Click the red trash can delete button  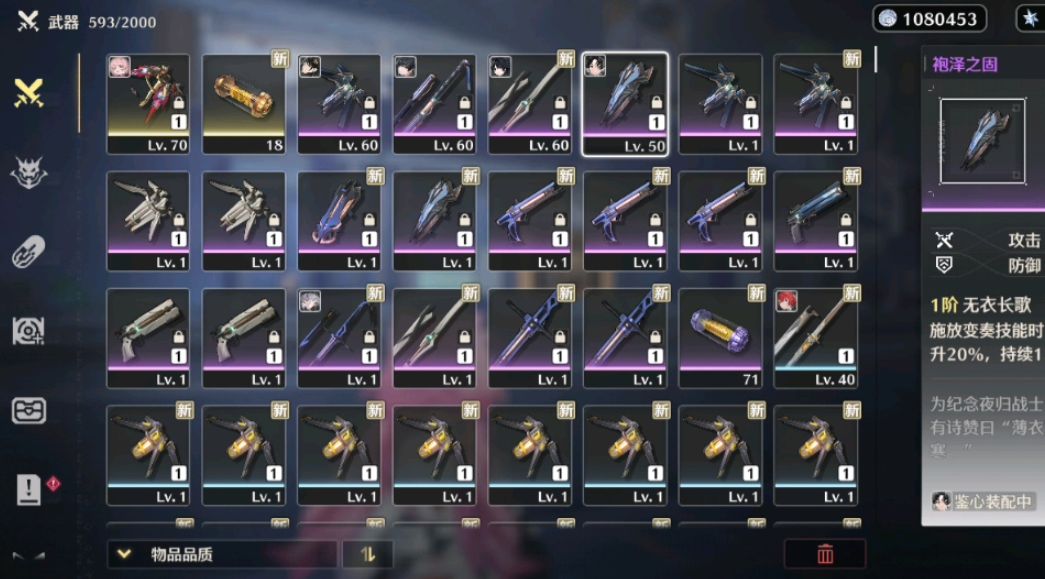coord(825,554)
